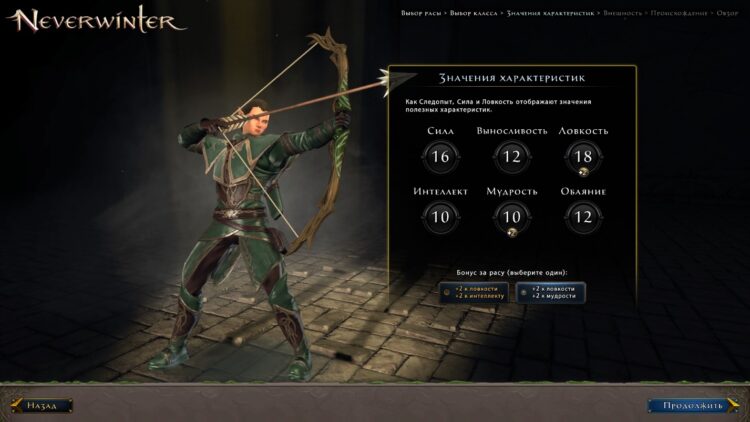
Task: Open the Происхождение breadcrumb step
Action: click(x=680, y=13)
